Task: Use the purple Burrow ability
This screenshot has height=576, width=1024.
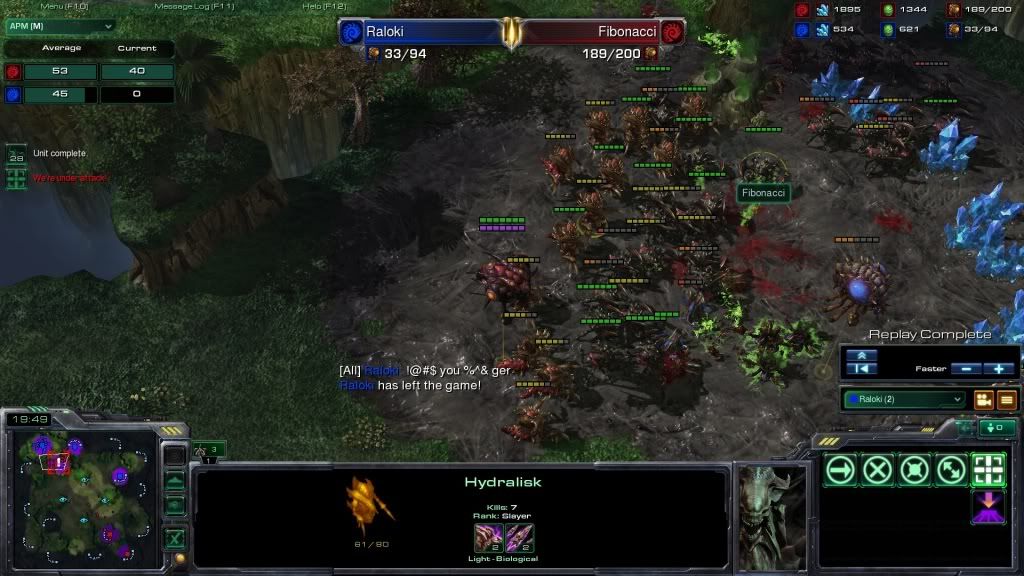Action: [x=988, y=506]
